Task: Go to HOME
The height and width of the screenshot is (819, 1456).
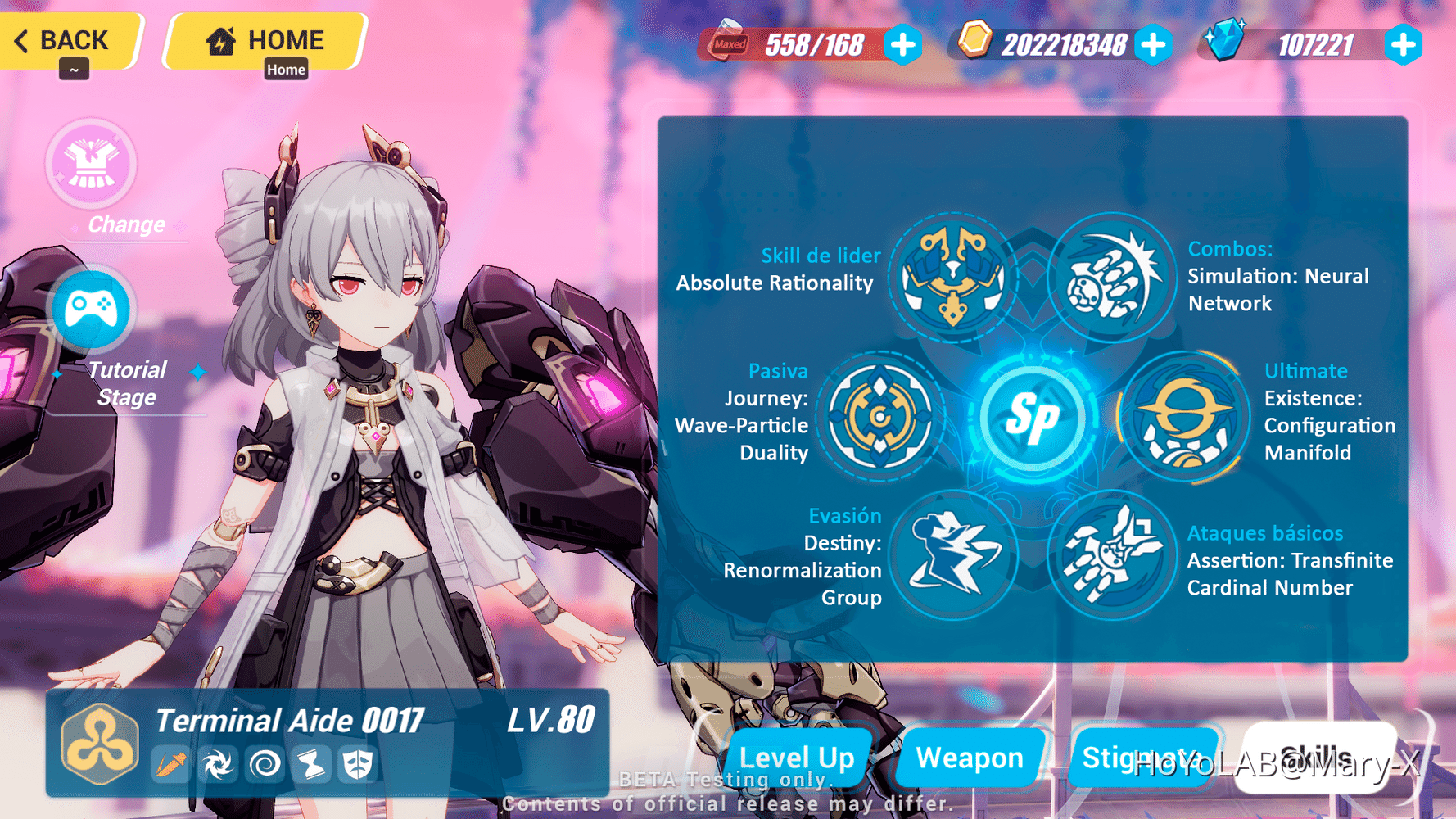Action: (262, 38)
